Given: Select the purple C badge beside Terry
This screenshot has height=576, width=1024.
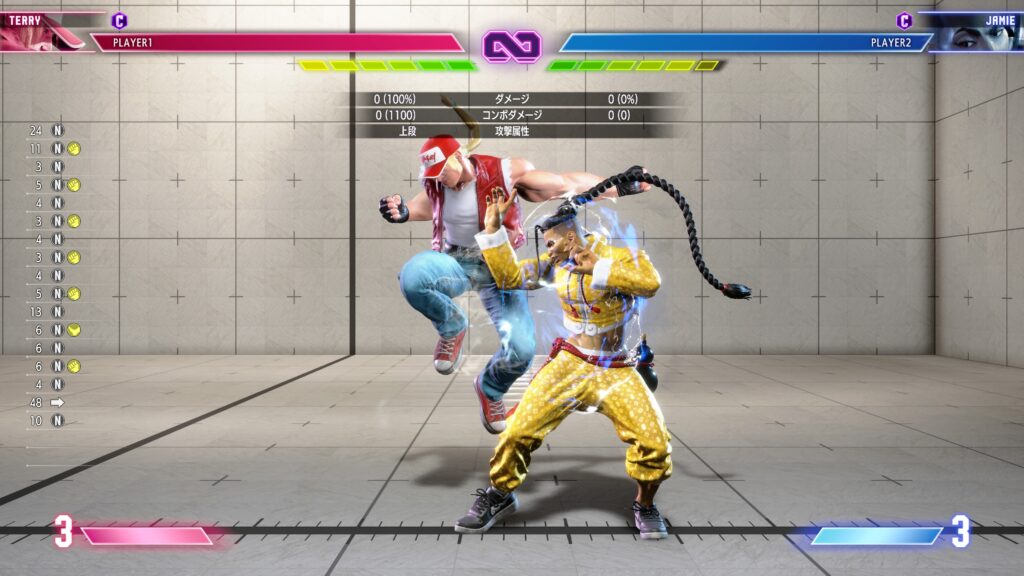Looking at the screenshot, I should pos(120,20).
